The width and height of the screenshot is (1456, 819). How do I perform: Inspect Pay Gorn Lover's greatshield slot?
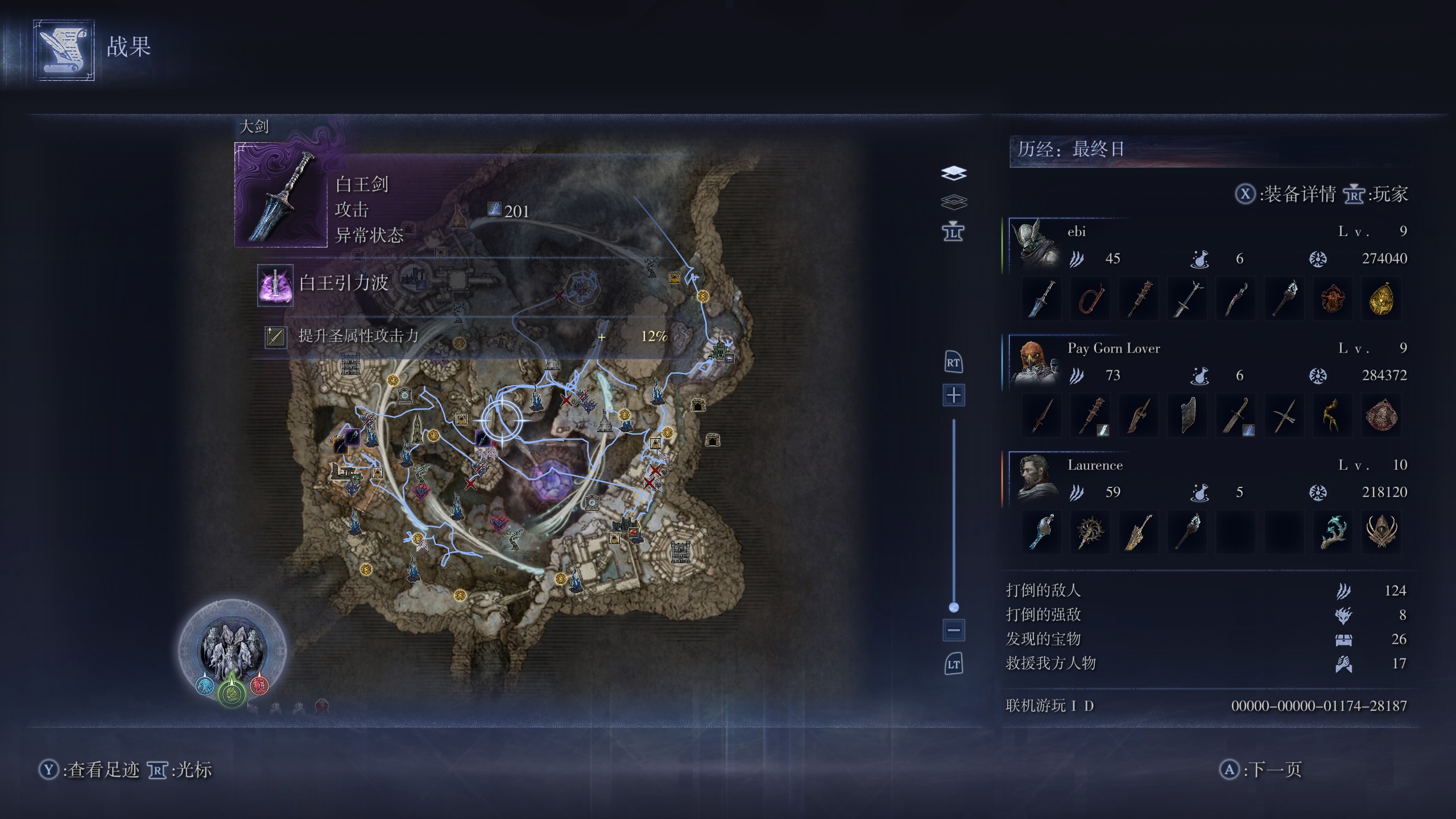click(1187, 416)
